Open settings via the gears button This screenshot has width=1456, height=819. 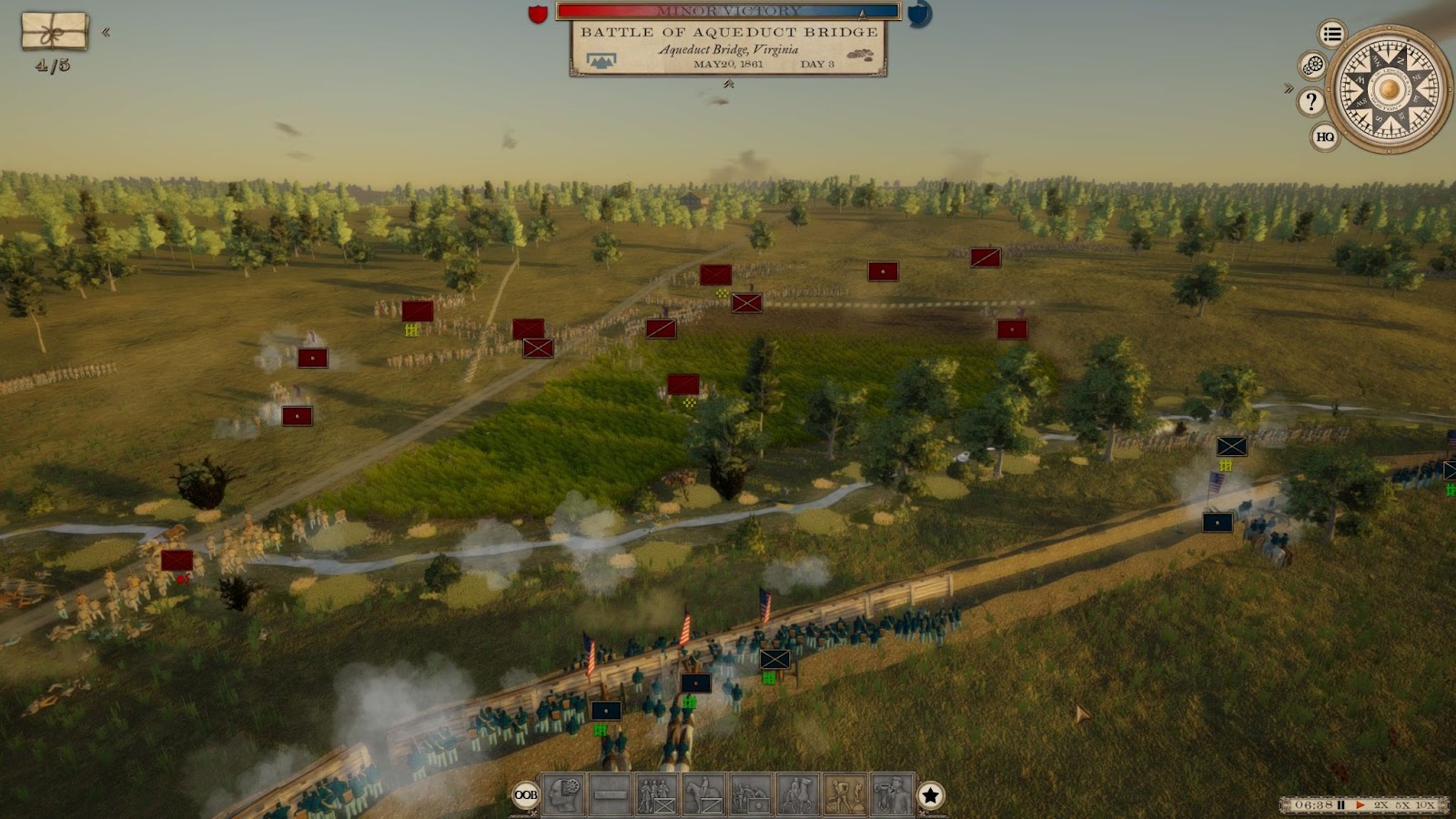click(x=1312, y=66)
